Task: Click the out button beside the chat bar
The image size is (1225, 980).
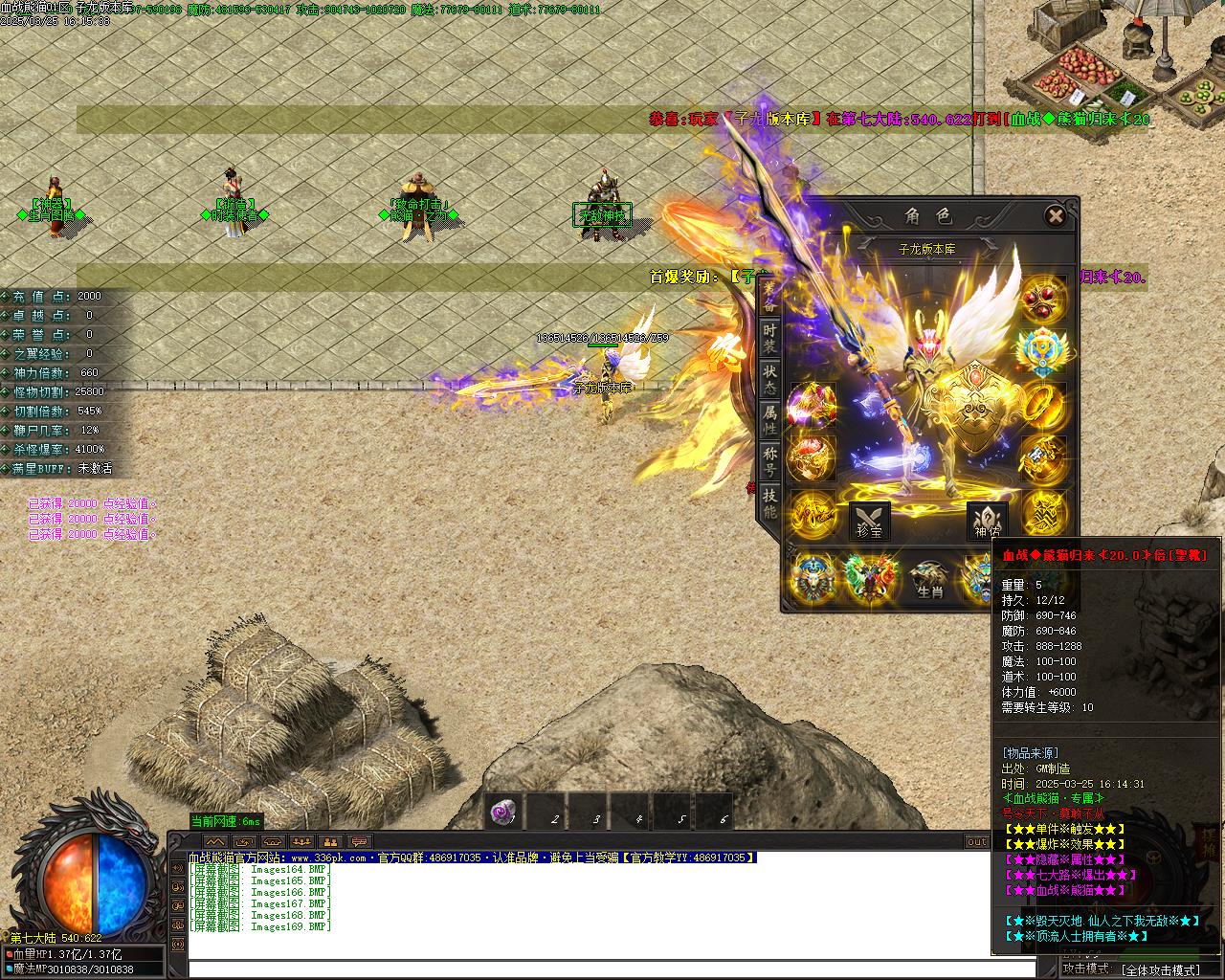Action: click(x=977, y=842)
